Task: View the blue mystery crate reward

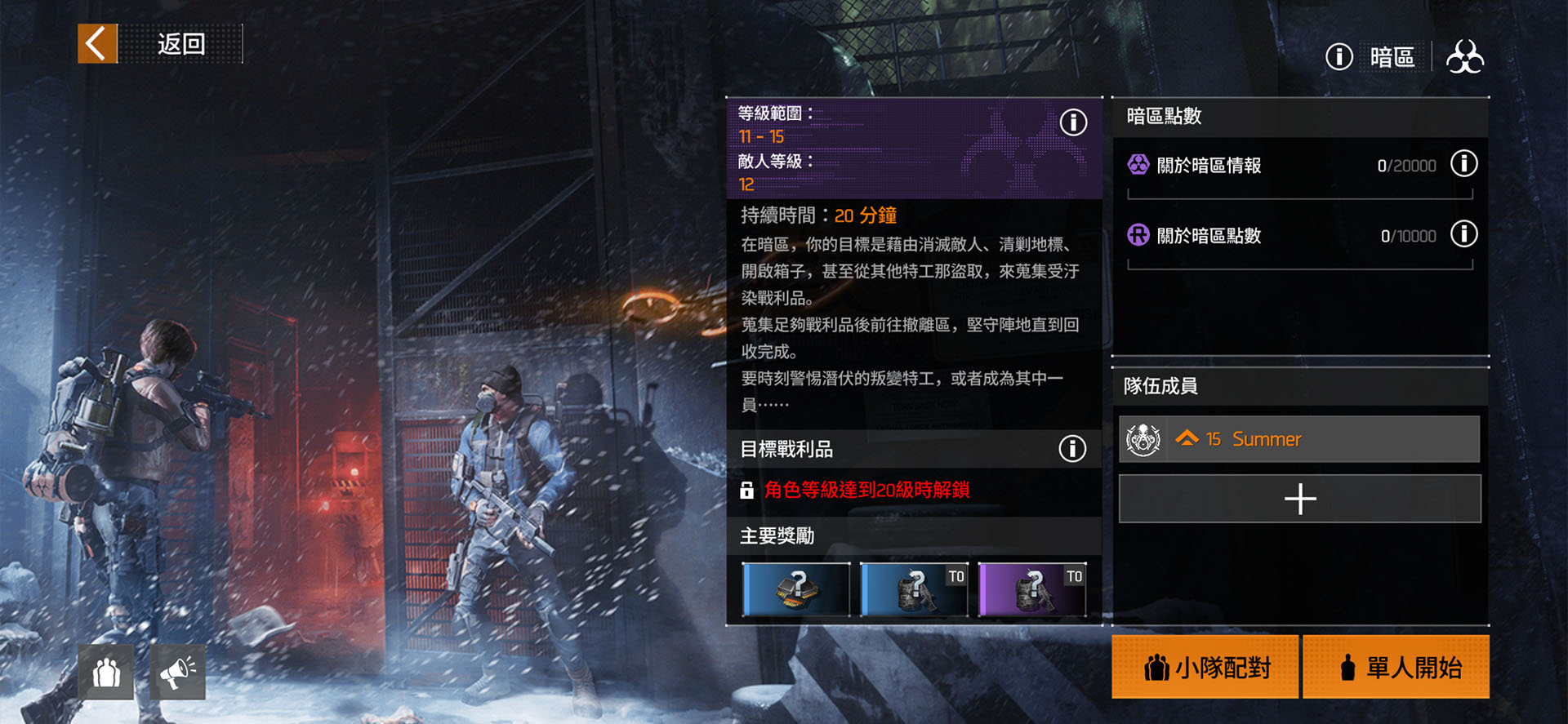Action: [796, 589]
